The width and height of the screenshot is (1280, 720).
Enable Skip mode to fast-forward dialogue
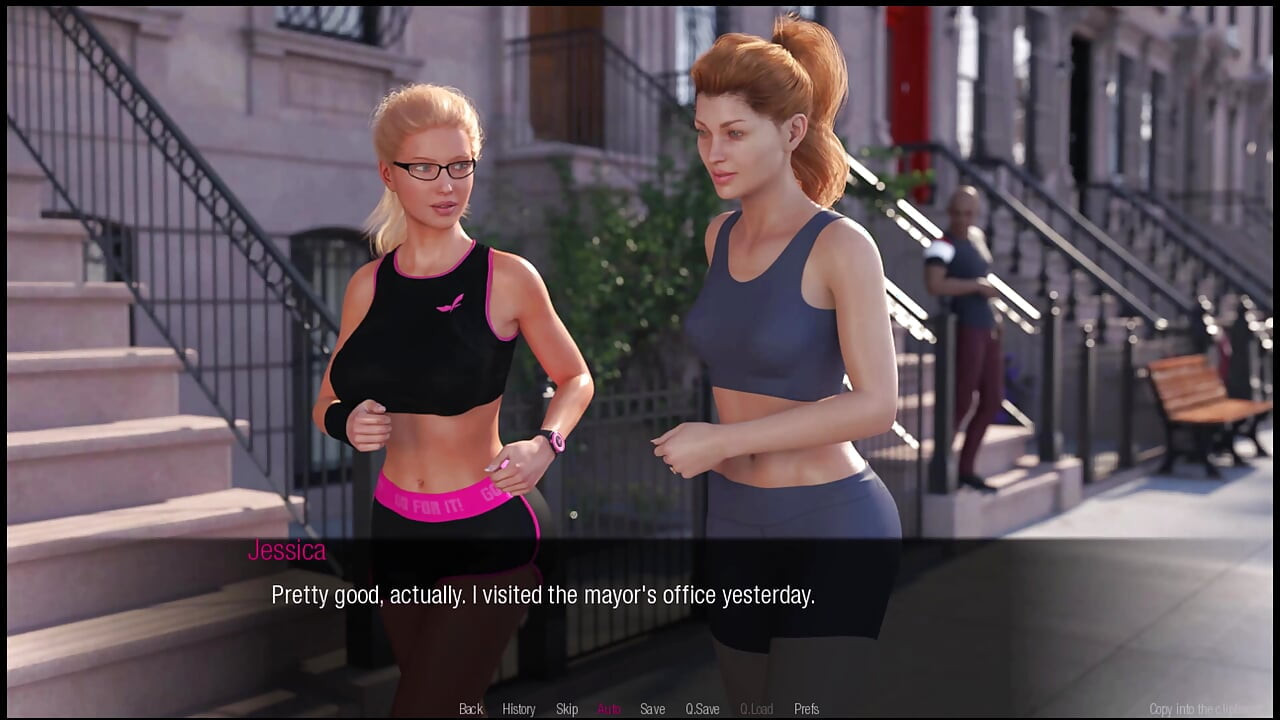pyautogui.click(x=566, y=708)
